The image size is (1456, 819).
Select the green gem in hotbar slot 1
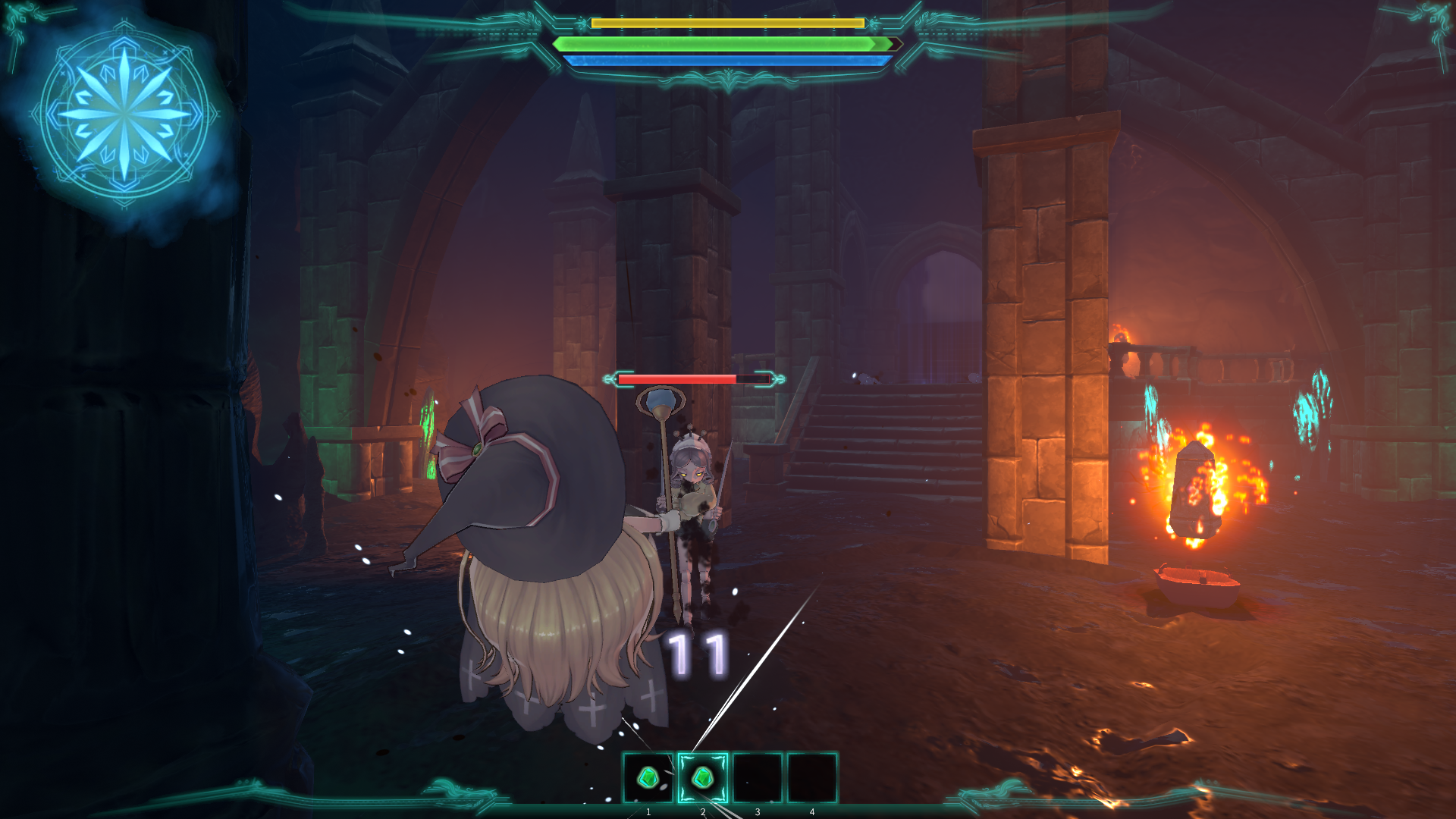coord(648,777)
